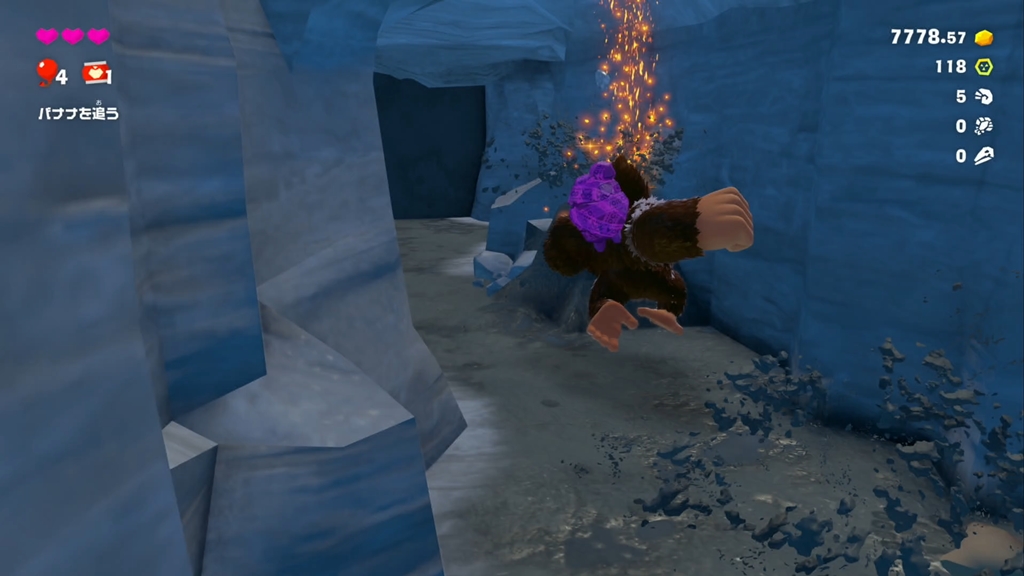1024x576 pixels.
Task: Click the gold nugget currency icon
Action: (x=984, y=38)
